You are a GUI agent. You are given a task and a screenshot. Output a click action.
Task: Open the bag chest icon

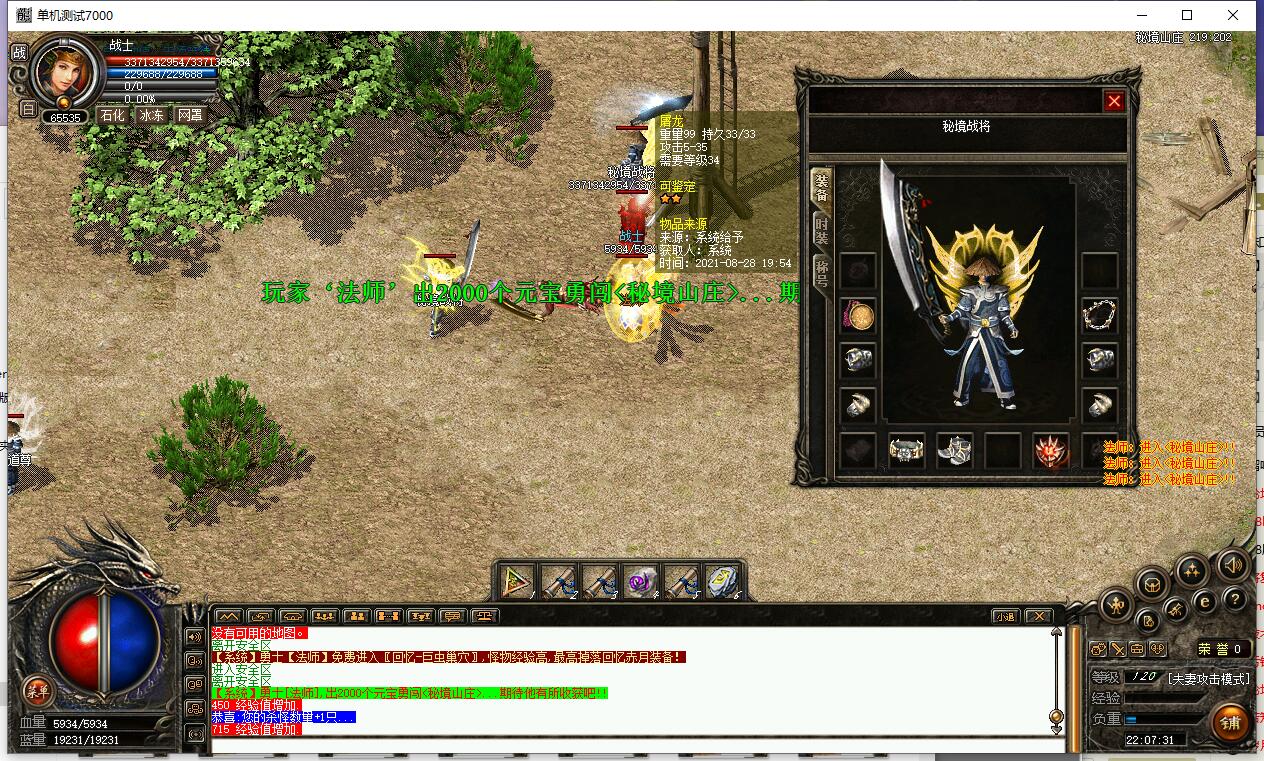click(x=1150, y=583)
